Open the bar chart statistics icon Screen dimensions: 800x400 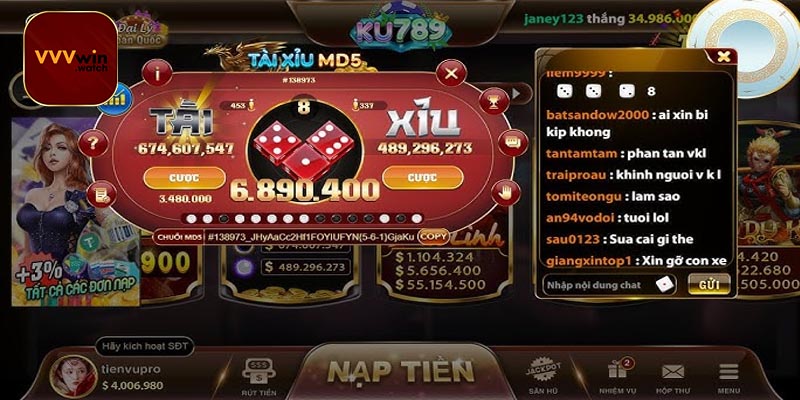tap(120, 97)
